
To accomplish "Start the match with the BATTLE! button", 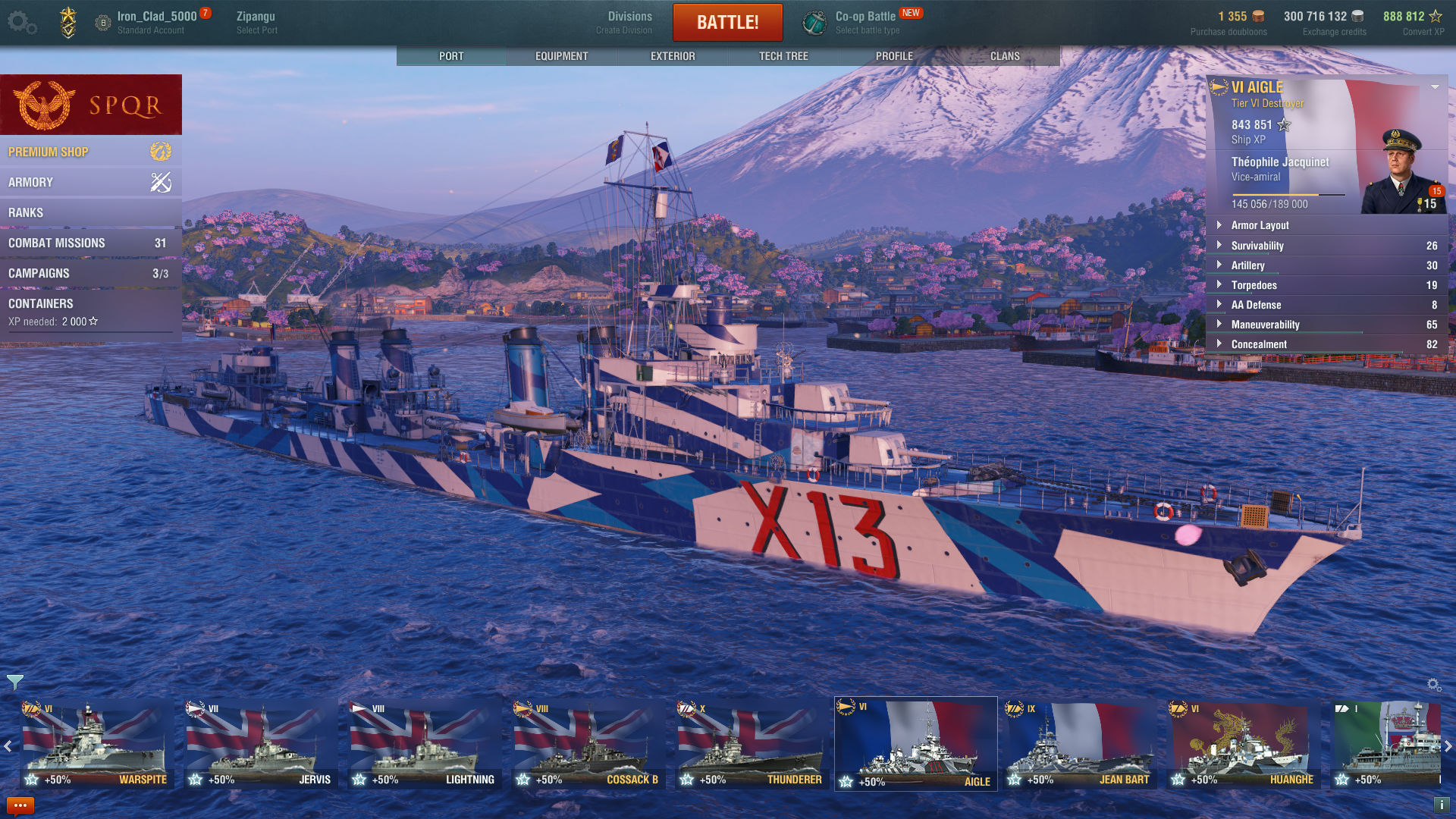I will tap(727, 22).
